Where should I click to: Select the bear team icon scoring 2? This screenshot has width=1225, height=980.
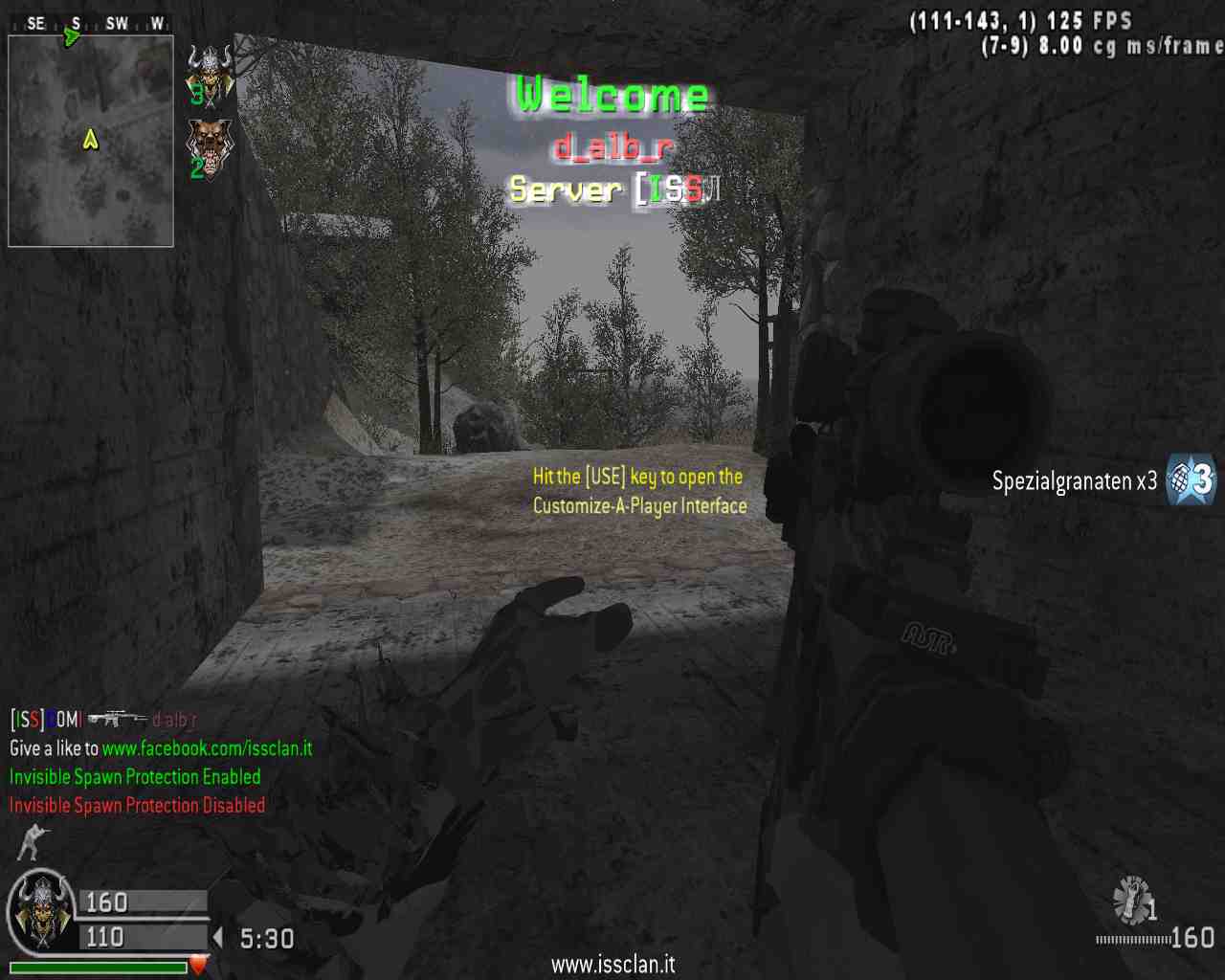point(210,146)
